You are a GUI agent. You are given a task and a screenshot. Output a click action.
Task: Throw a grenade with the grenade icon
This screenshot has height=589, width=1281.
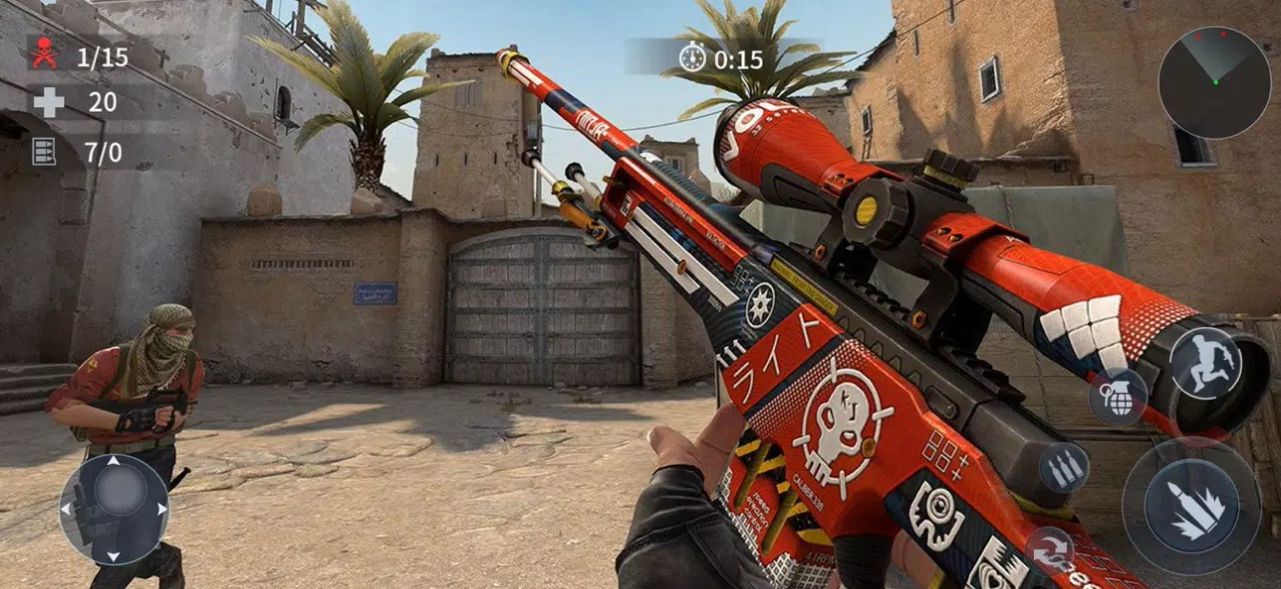click(1117, 395)
